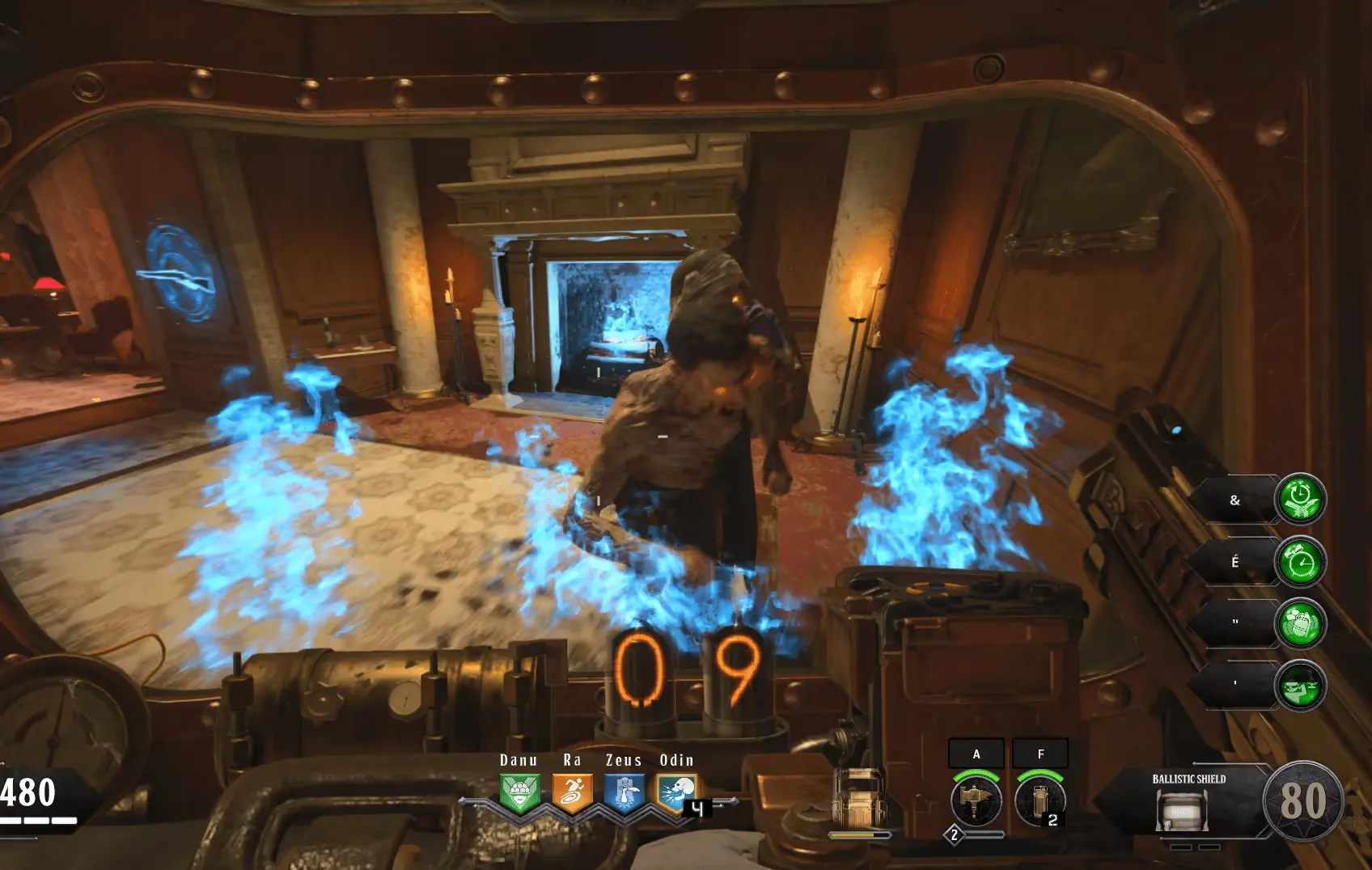1372x870 pixels.
Task: Select the Ra perk icon
Action: (572, 792)
